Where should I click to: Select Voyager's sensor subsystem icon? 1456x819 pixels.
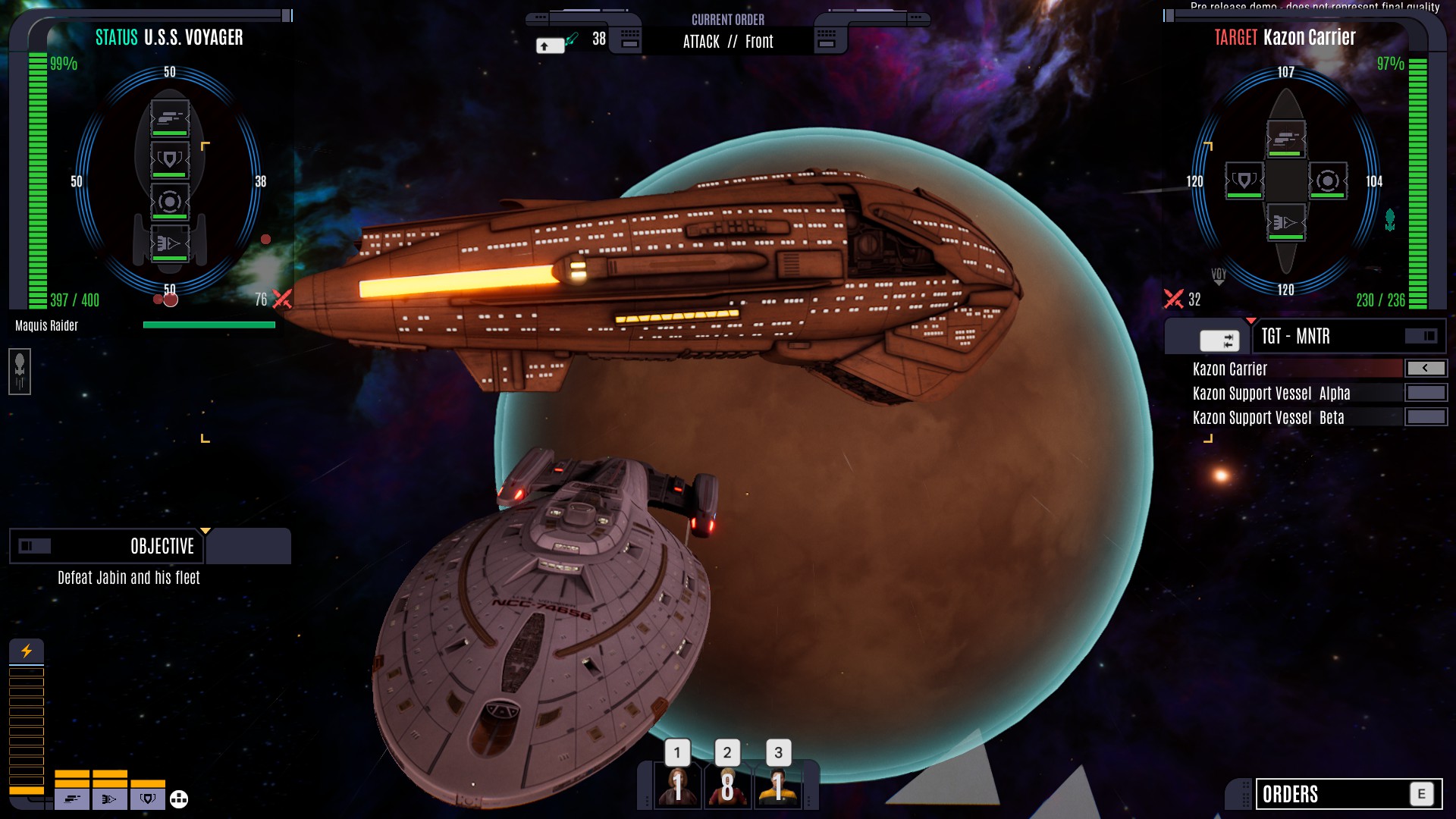point(169,202)
